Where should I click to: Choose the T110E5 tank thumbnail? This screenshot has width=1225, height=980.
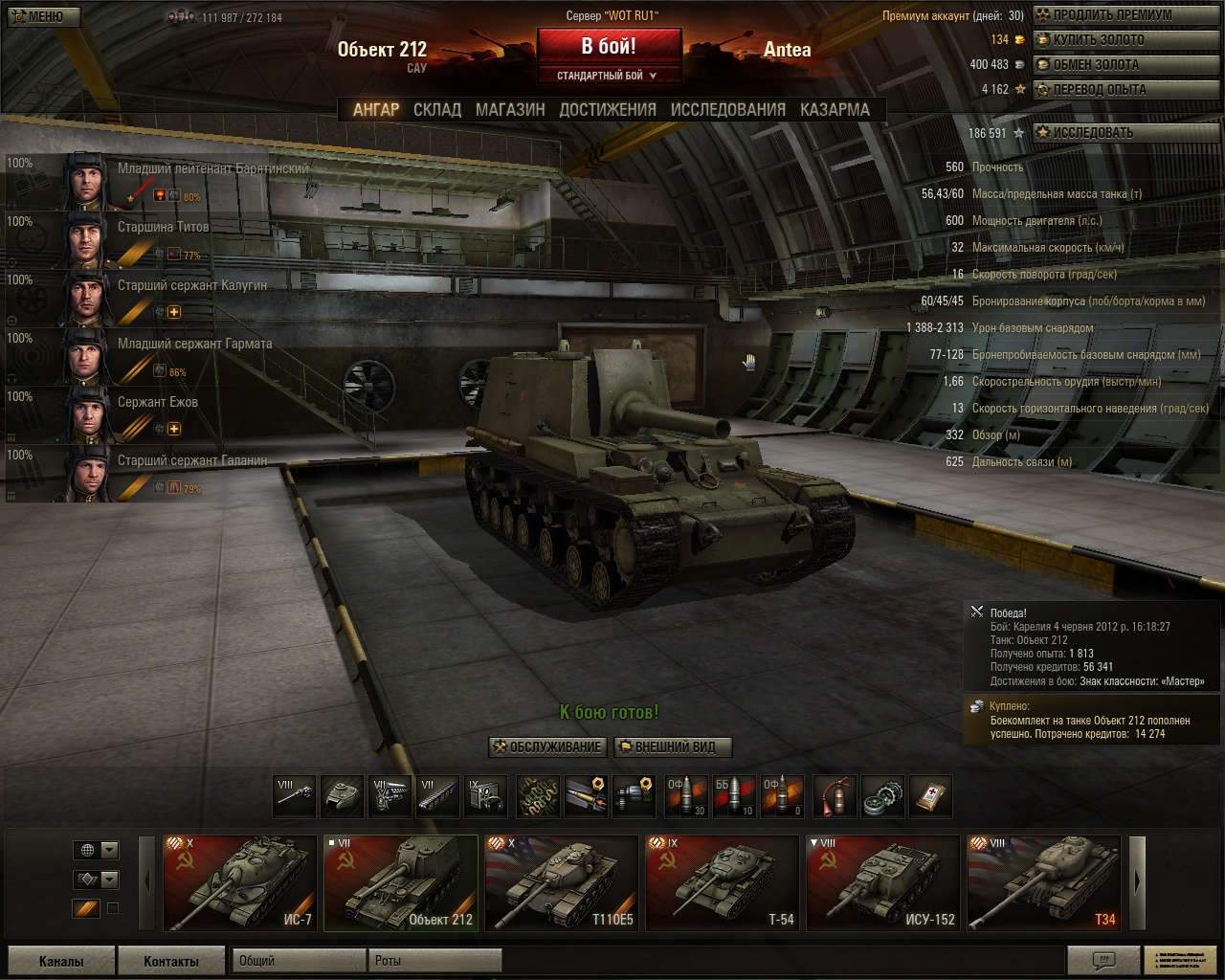coord(562,883)
